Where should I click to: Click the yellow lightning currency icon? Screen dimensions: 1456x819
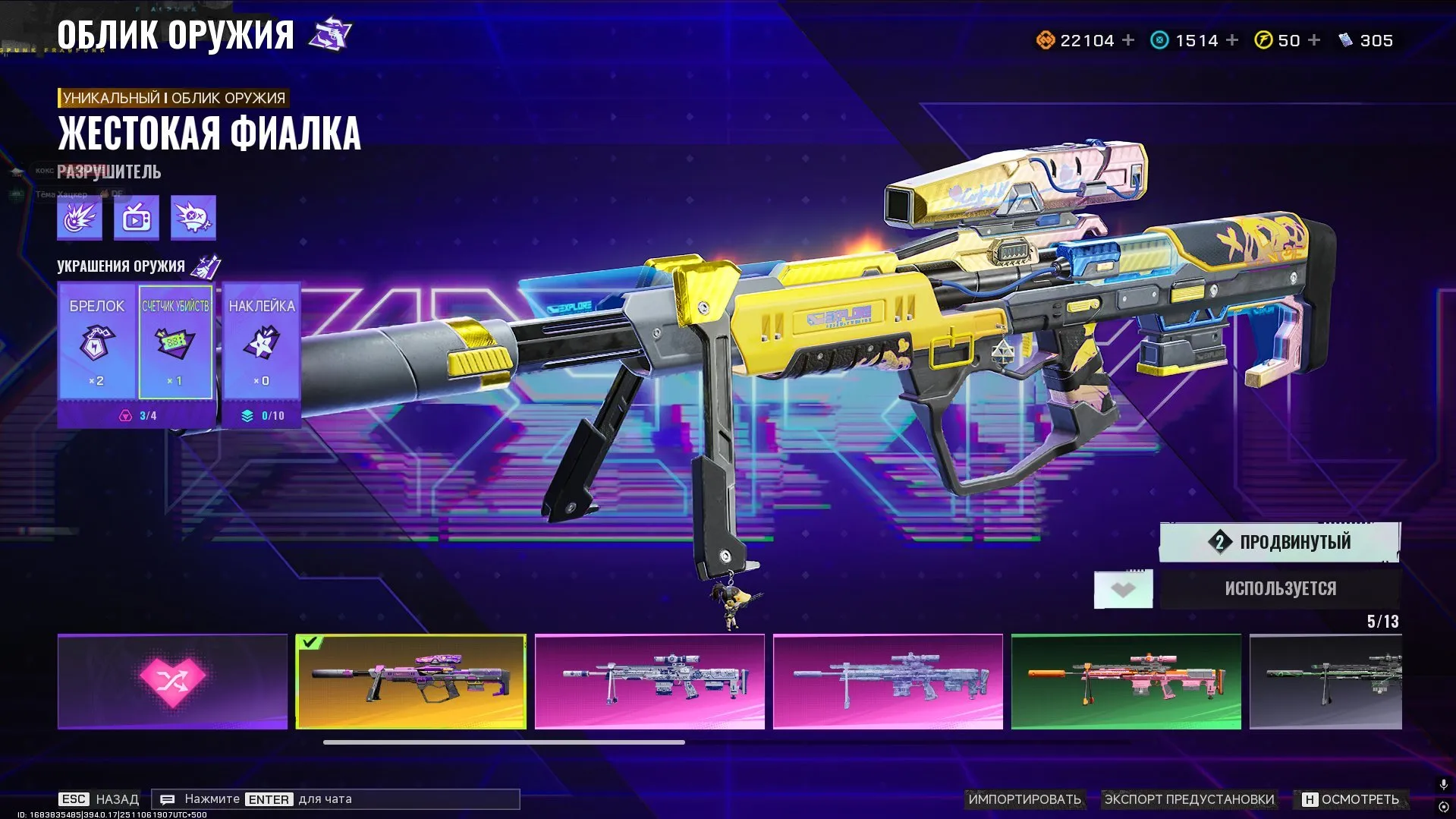point(1262,39)
